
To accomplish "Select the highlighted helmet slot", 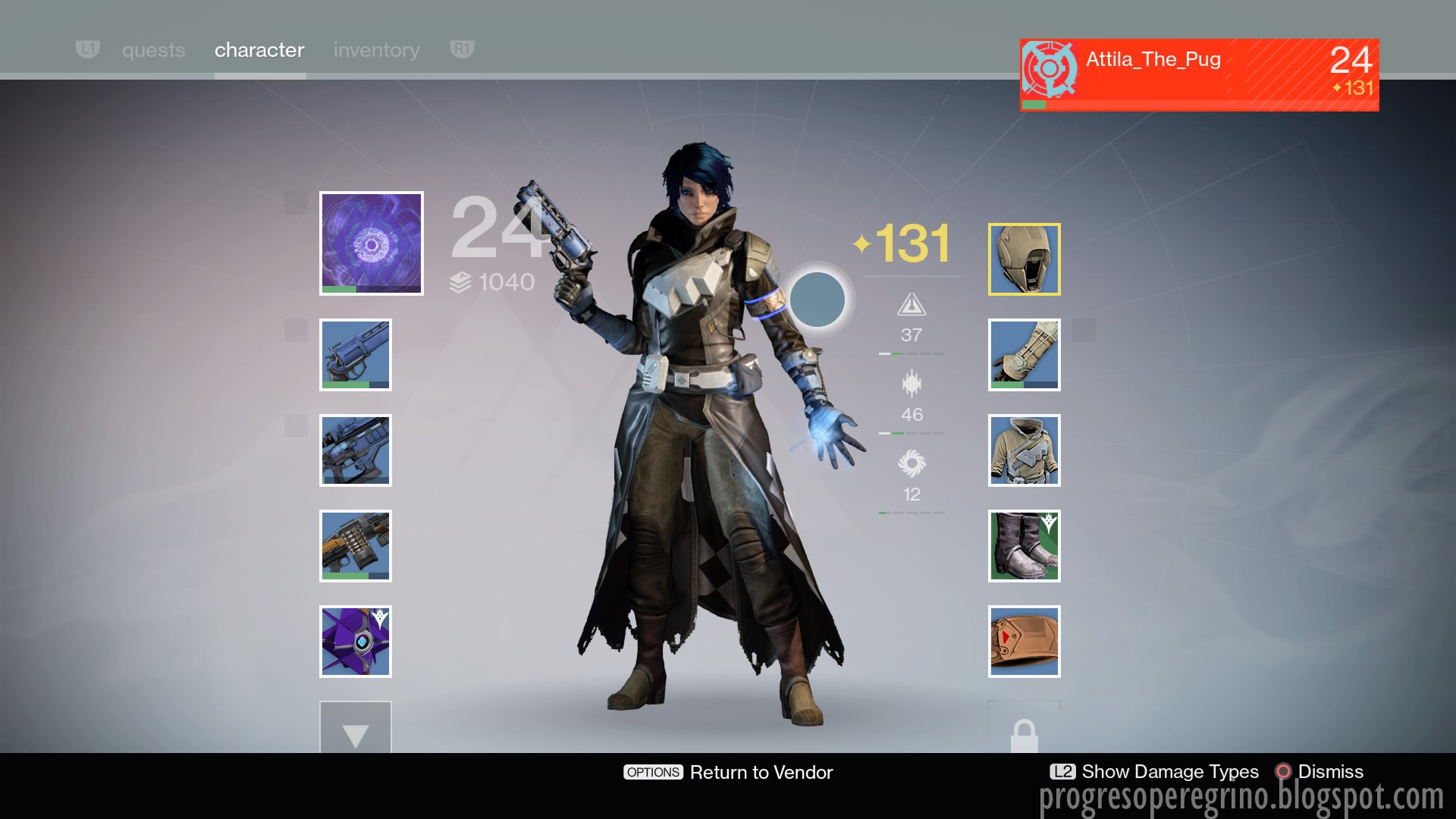I will coord(1024,259).
